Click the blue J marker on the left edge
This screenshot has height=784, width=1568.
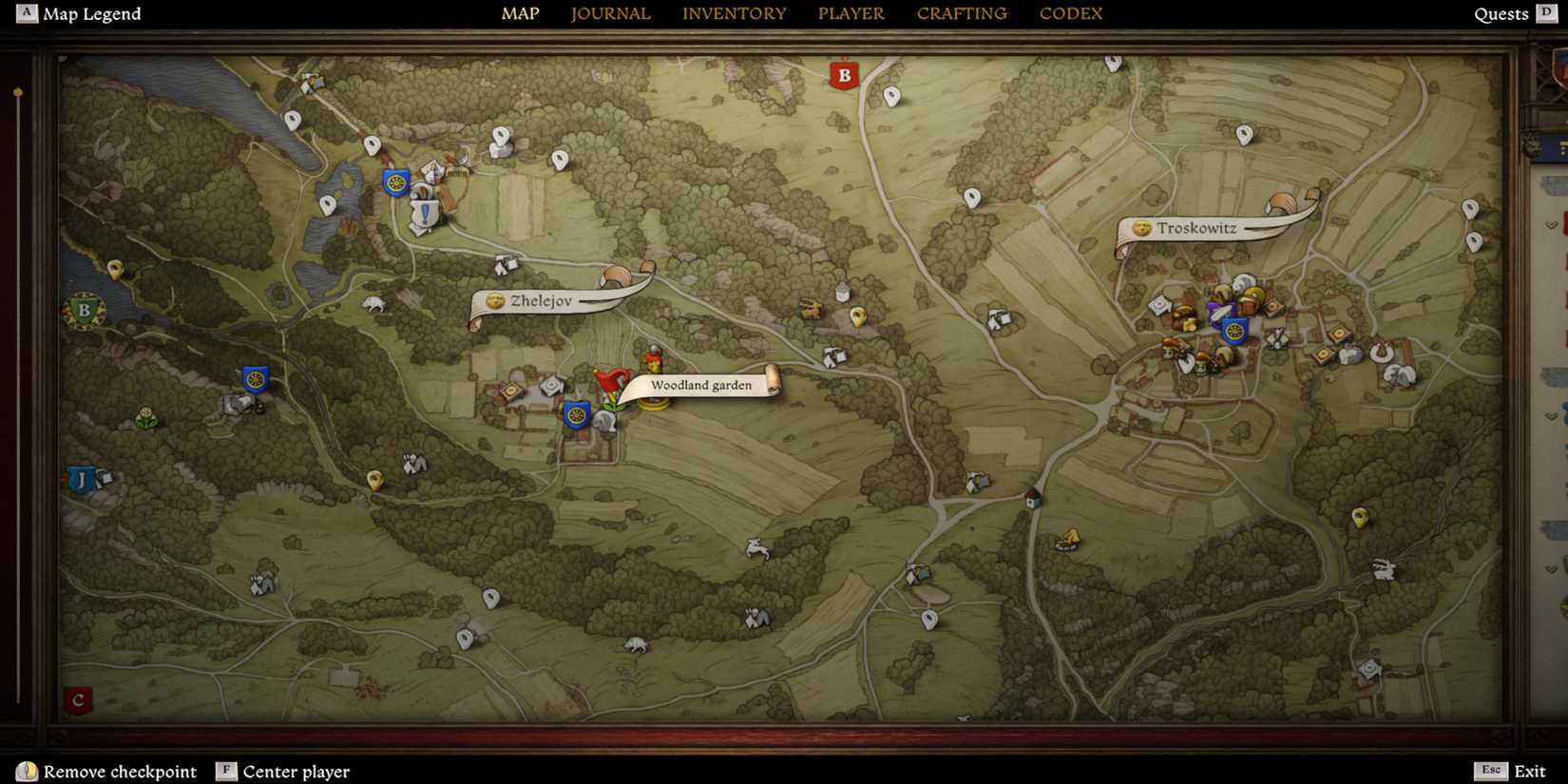click(x=81, y=481)
